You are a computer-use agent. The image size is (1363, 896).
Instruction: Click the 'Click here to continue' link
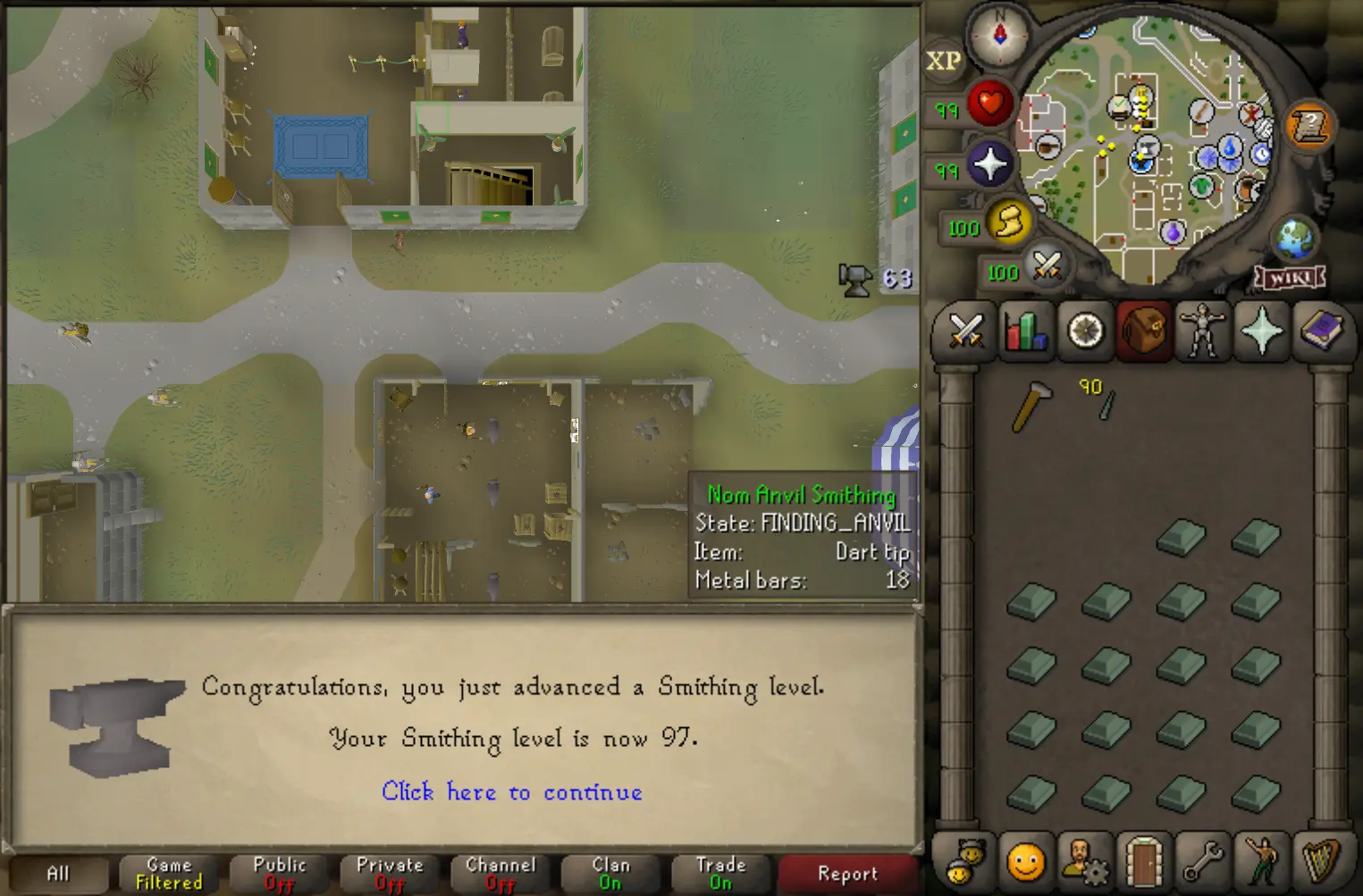point(512,792)
